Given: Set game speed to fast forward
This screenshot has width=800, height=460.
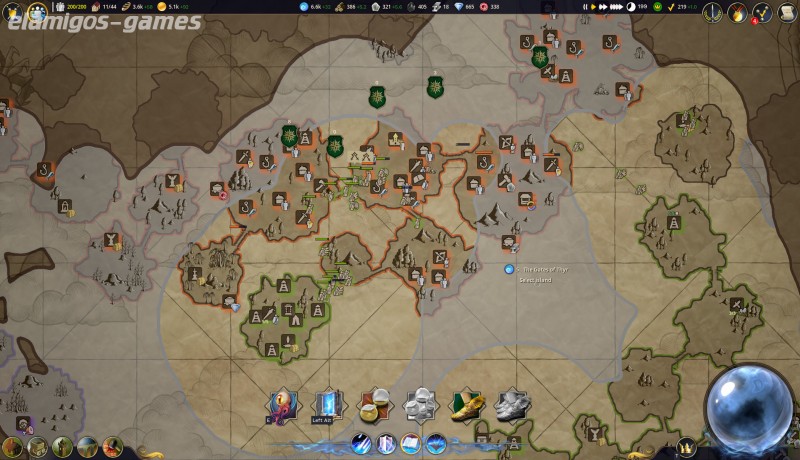Looking at the screenshot, I should click(x=604, y=6).
